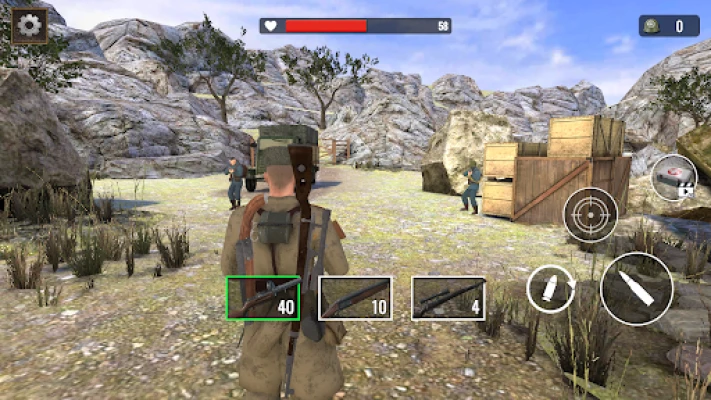Select the submachine gun slot with 40 ammo

click(263, 298)
